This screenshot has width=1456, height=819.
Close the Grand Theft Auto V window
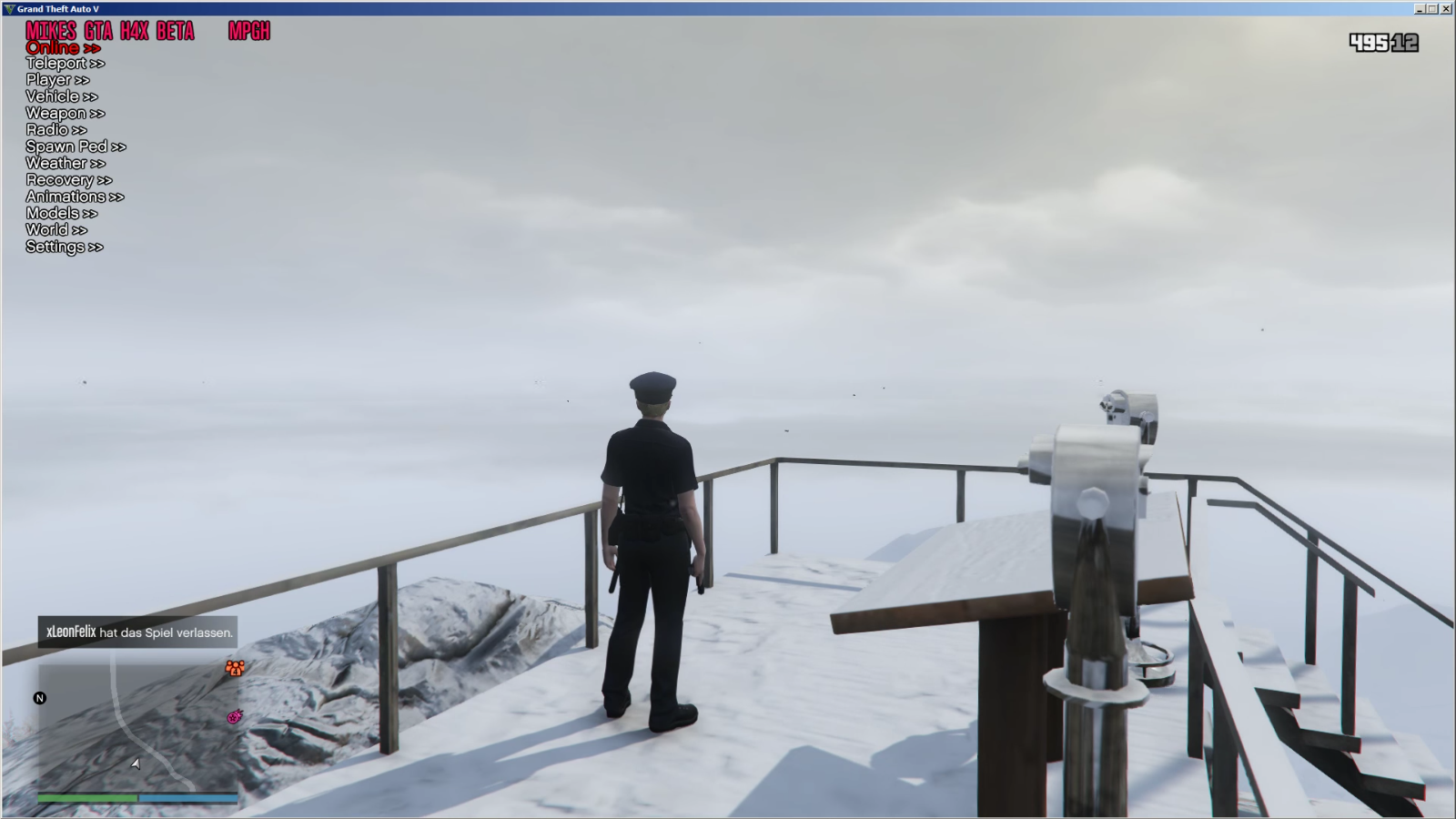1446,8
